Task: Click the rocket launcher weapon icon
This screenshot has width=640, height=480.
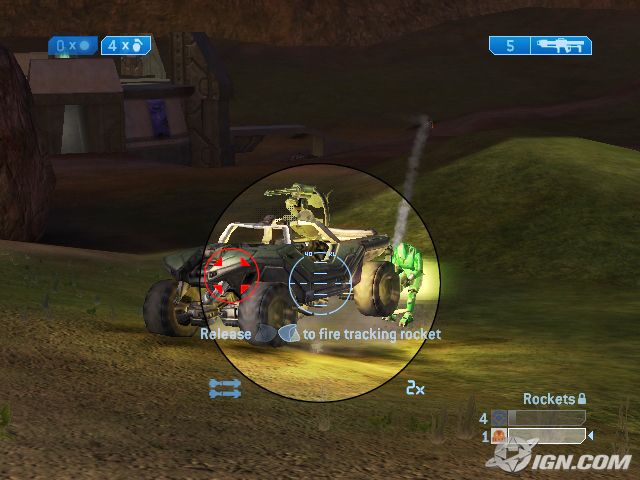Action: coord(560,45)
